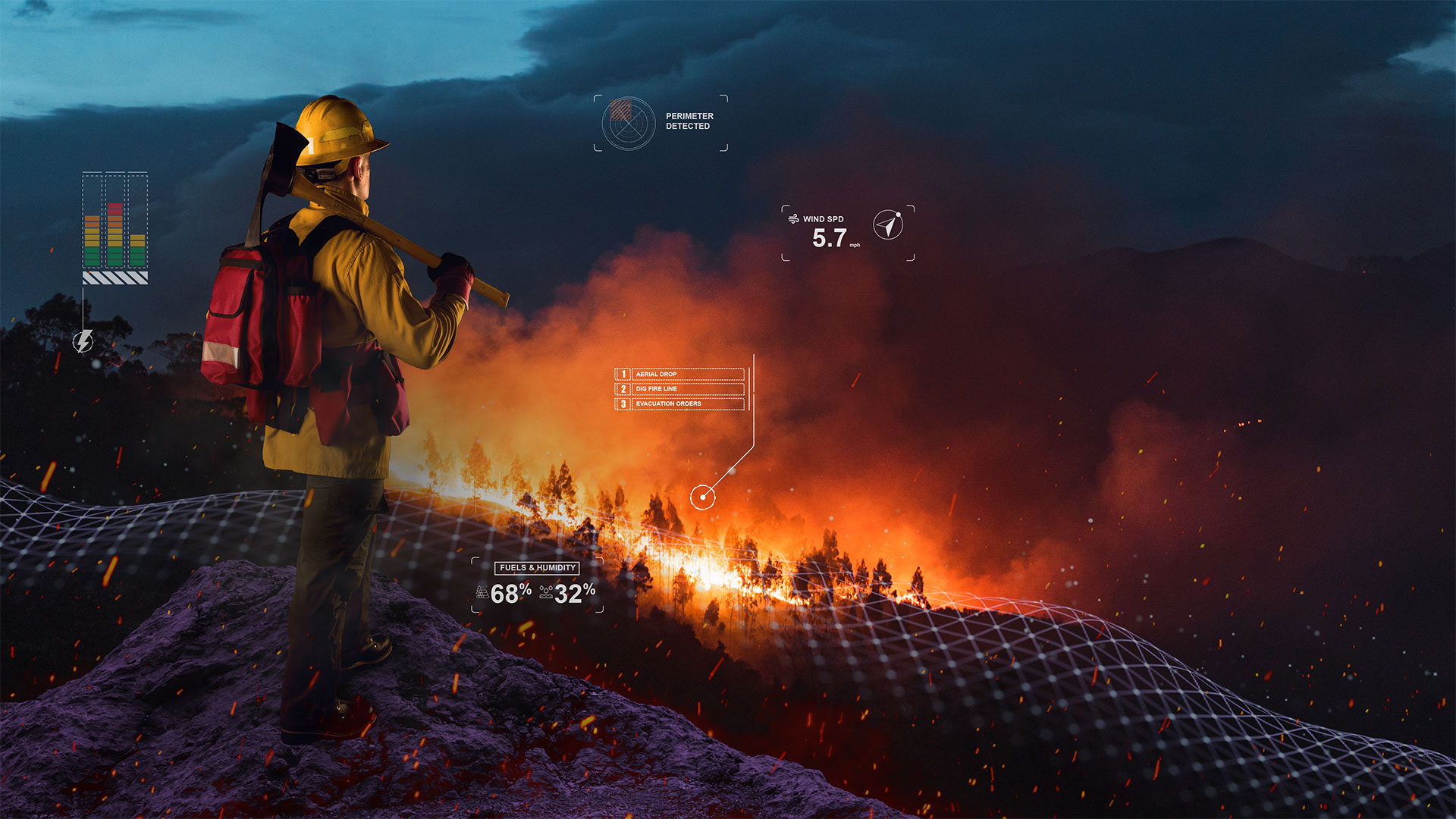This screenshot has height=819, width=1456.
Task: Select the Evacuation Orders option
Action: pyautogui.click(x=680, y=403)
